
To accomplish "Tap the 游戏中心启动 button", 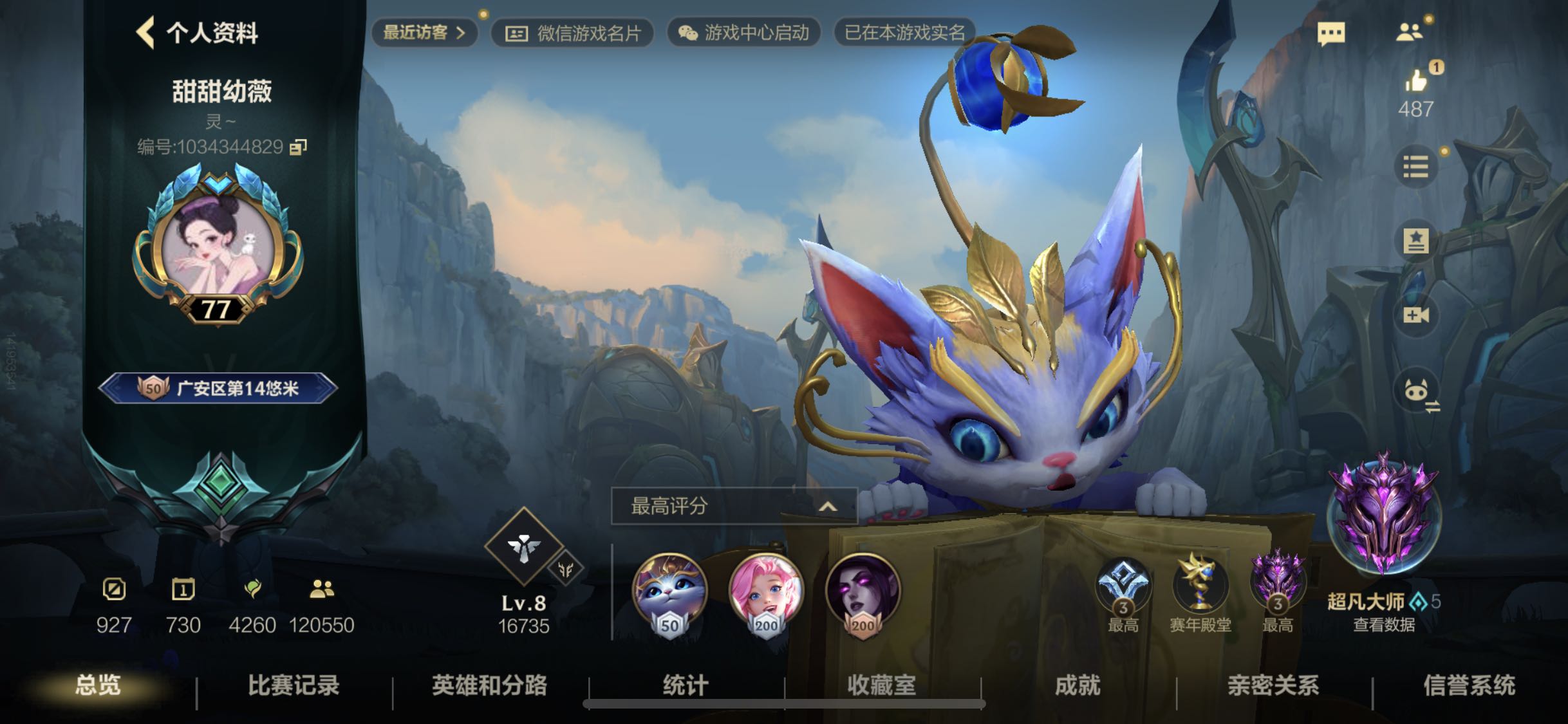I will (x=743, y=33).
